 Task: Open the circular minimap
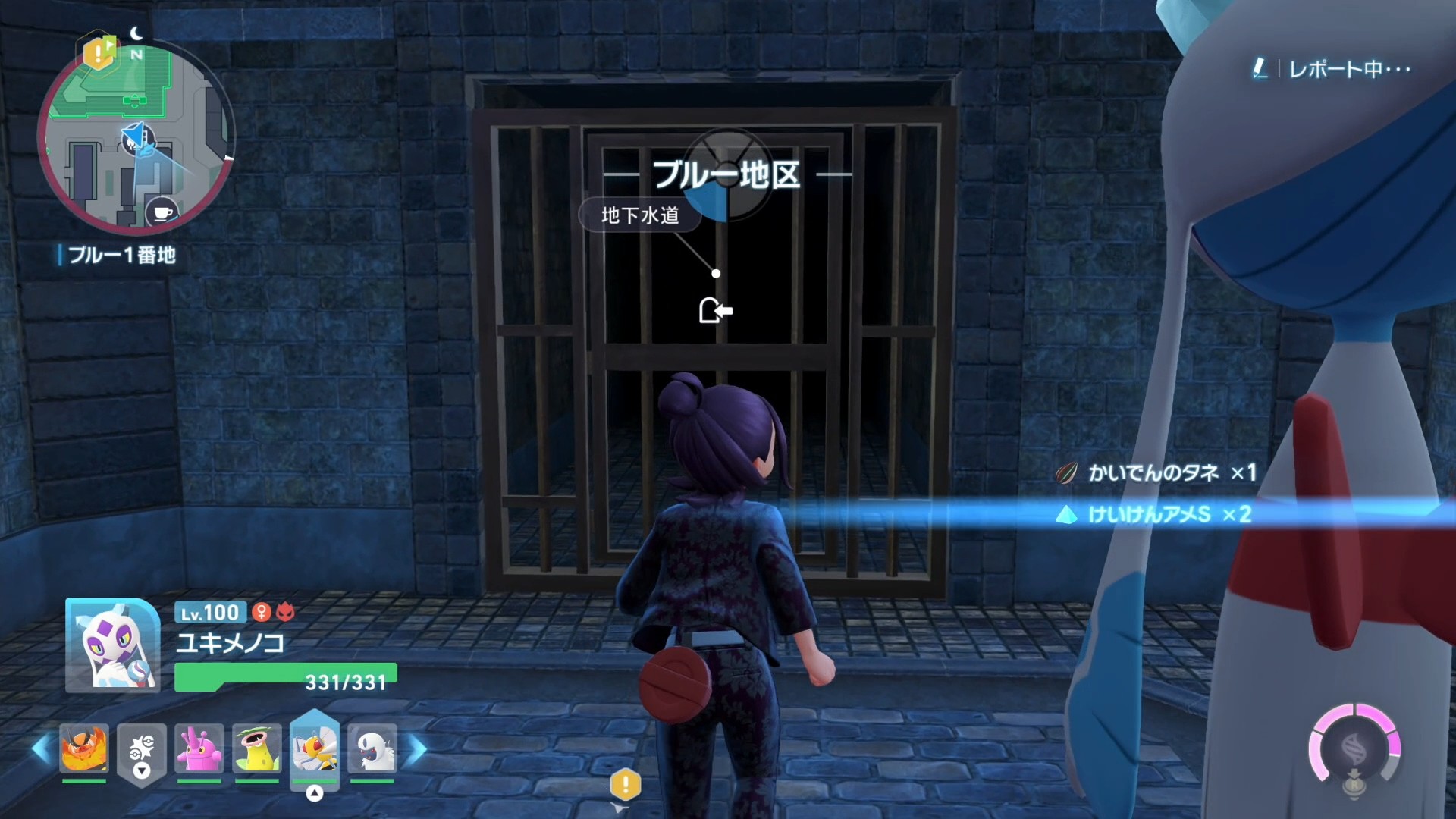click(136, 136)
